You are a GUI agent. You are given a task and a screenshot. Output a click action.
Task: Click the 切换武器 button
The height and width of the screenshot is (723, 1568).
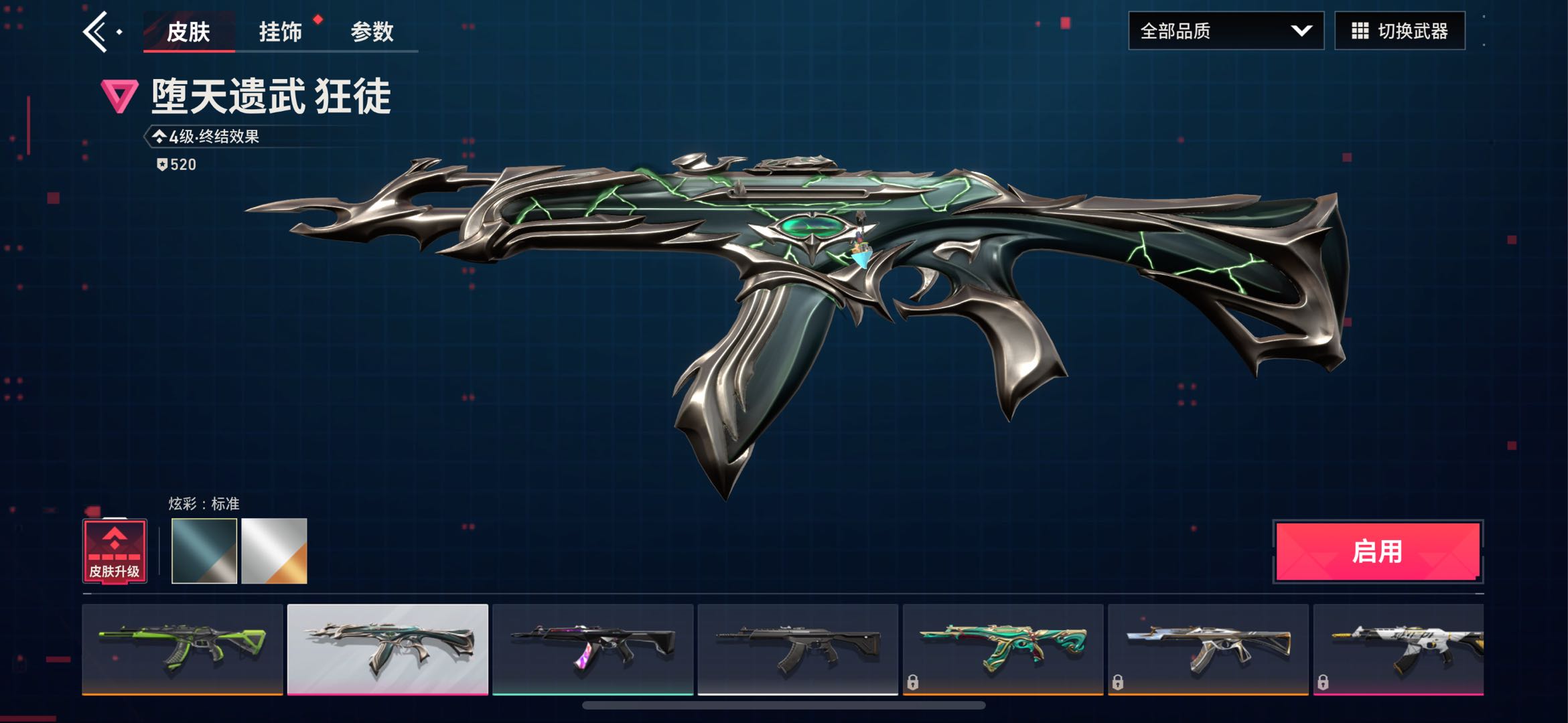point(1399,31)
